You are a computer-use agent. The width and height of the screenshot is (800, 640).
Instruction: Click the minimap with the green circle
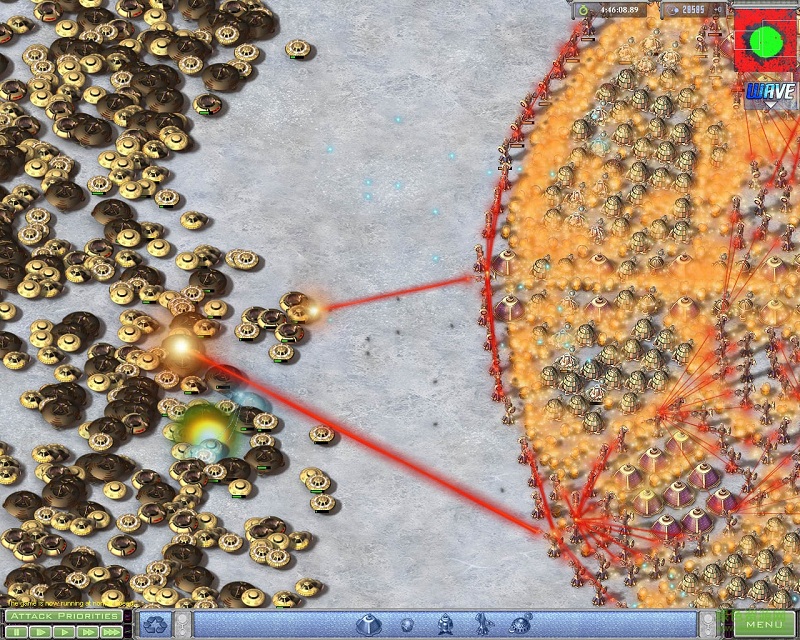coord(766,41)
